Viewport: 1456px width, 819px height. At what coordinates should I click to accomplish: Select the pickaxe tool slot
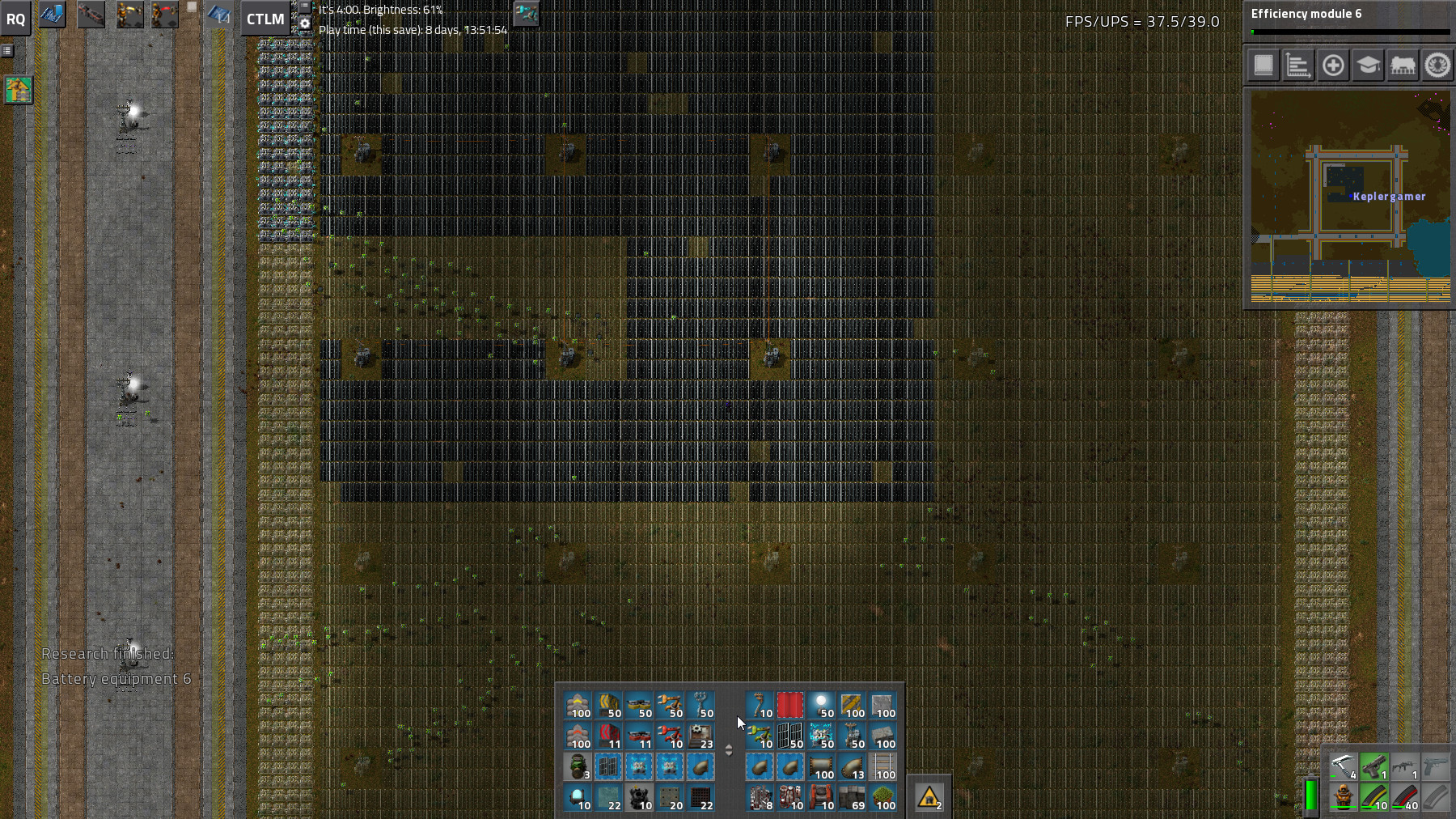pyautogui.click(x=1343, y=767)
